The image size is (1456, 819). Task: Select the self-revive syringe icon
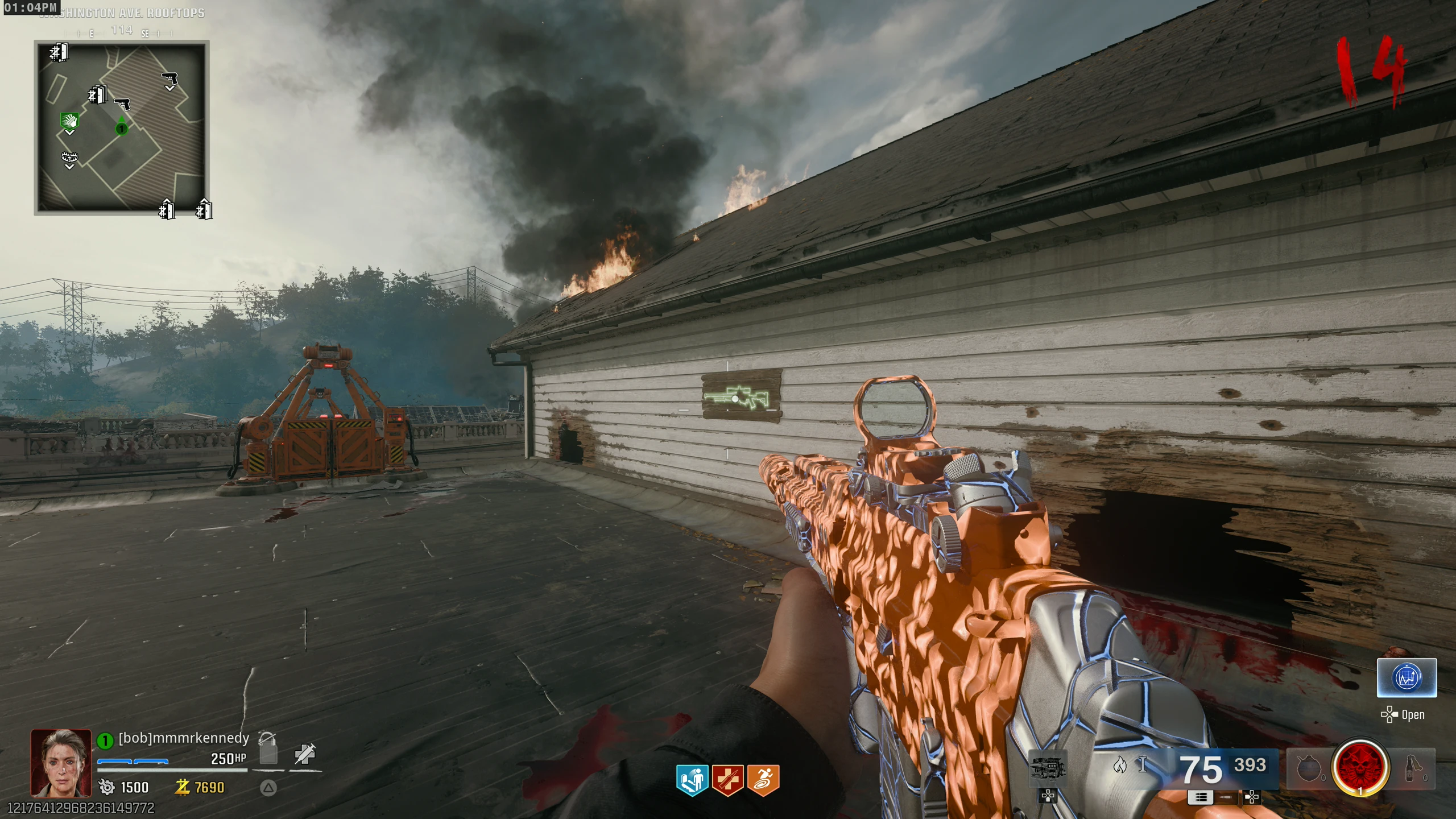pyautogui.click(x=305, y=754)
